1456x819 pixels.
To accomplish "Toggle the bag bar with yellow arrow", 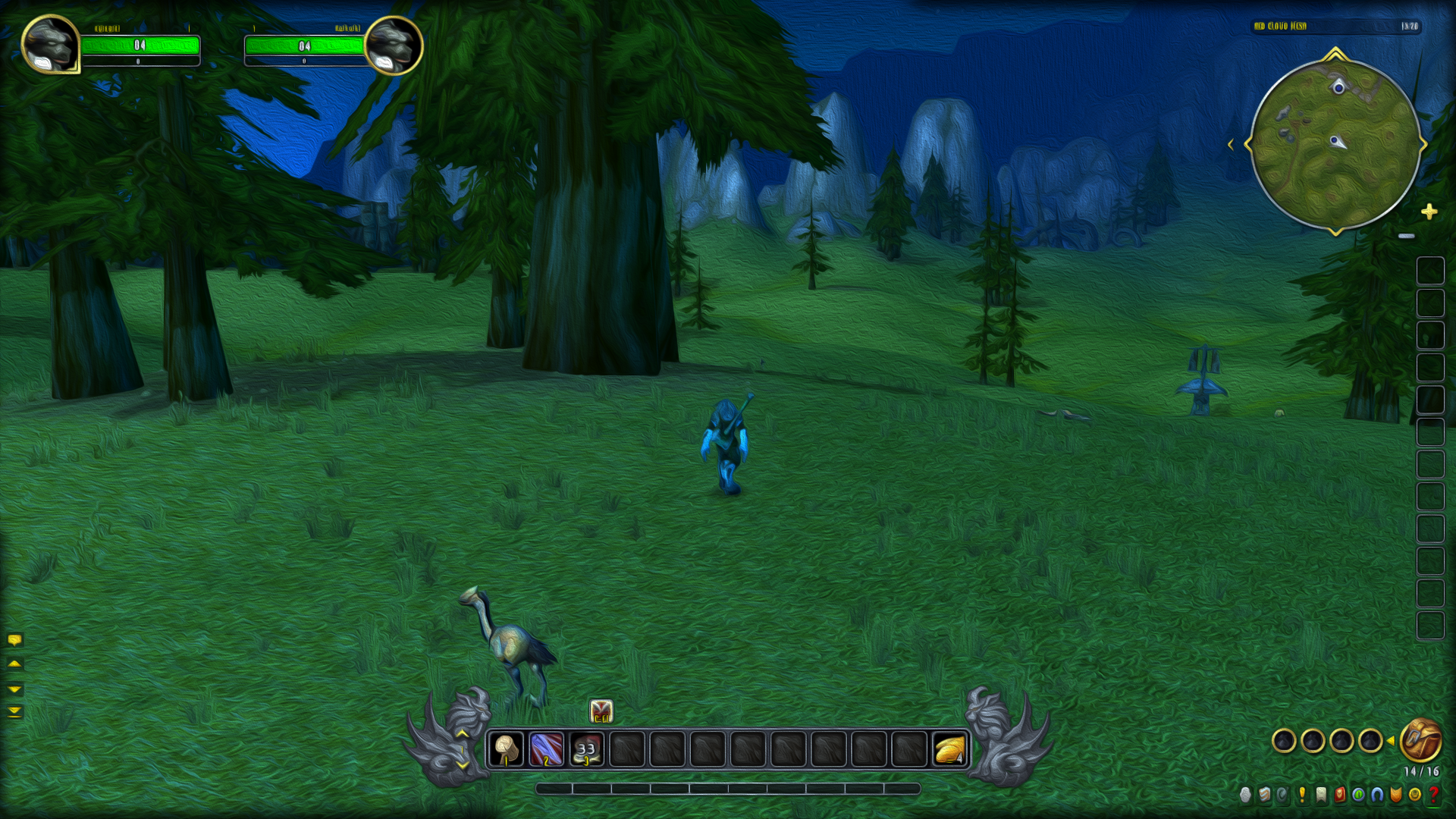I will 1391,741.
